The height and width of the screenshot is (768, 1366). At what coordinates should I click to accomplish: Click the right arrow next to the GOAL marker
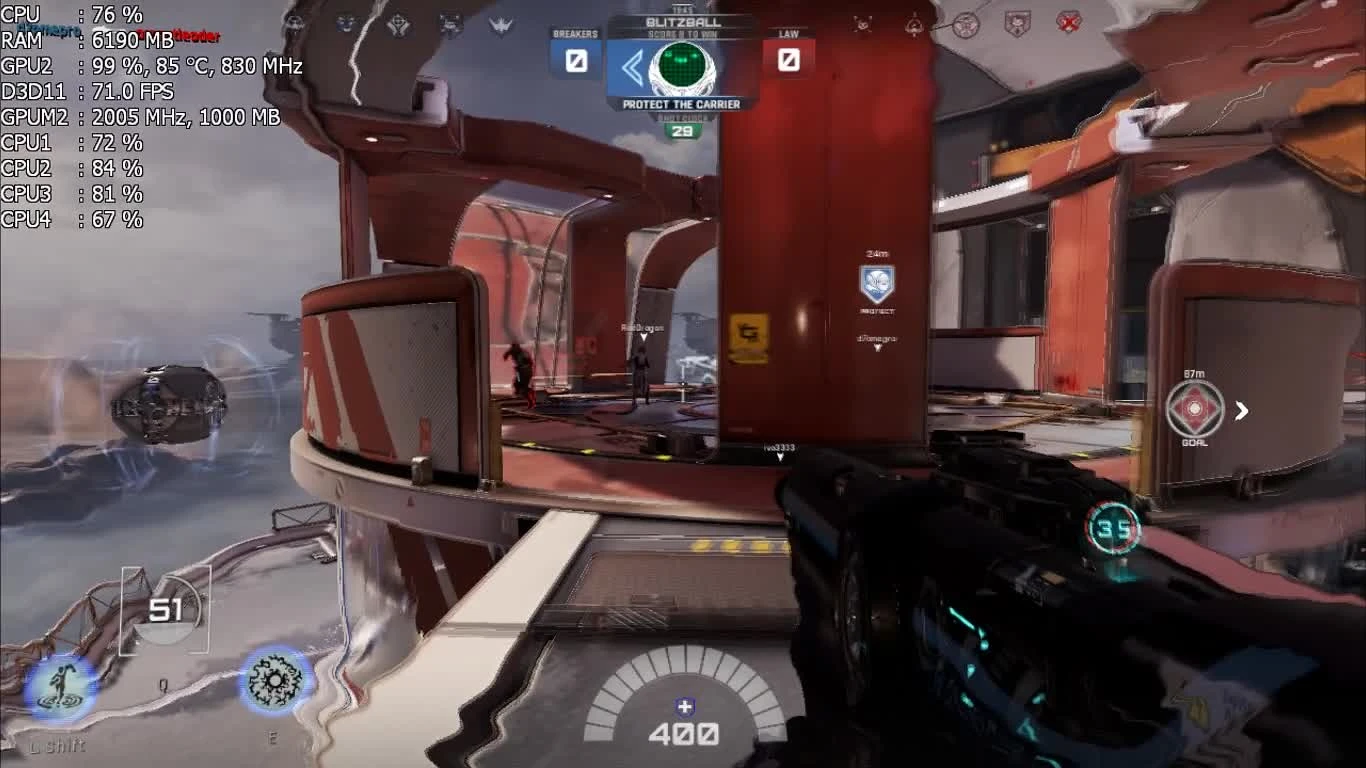[1242, 410]
